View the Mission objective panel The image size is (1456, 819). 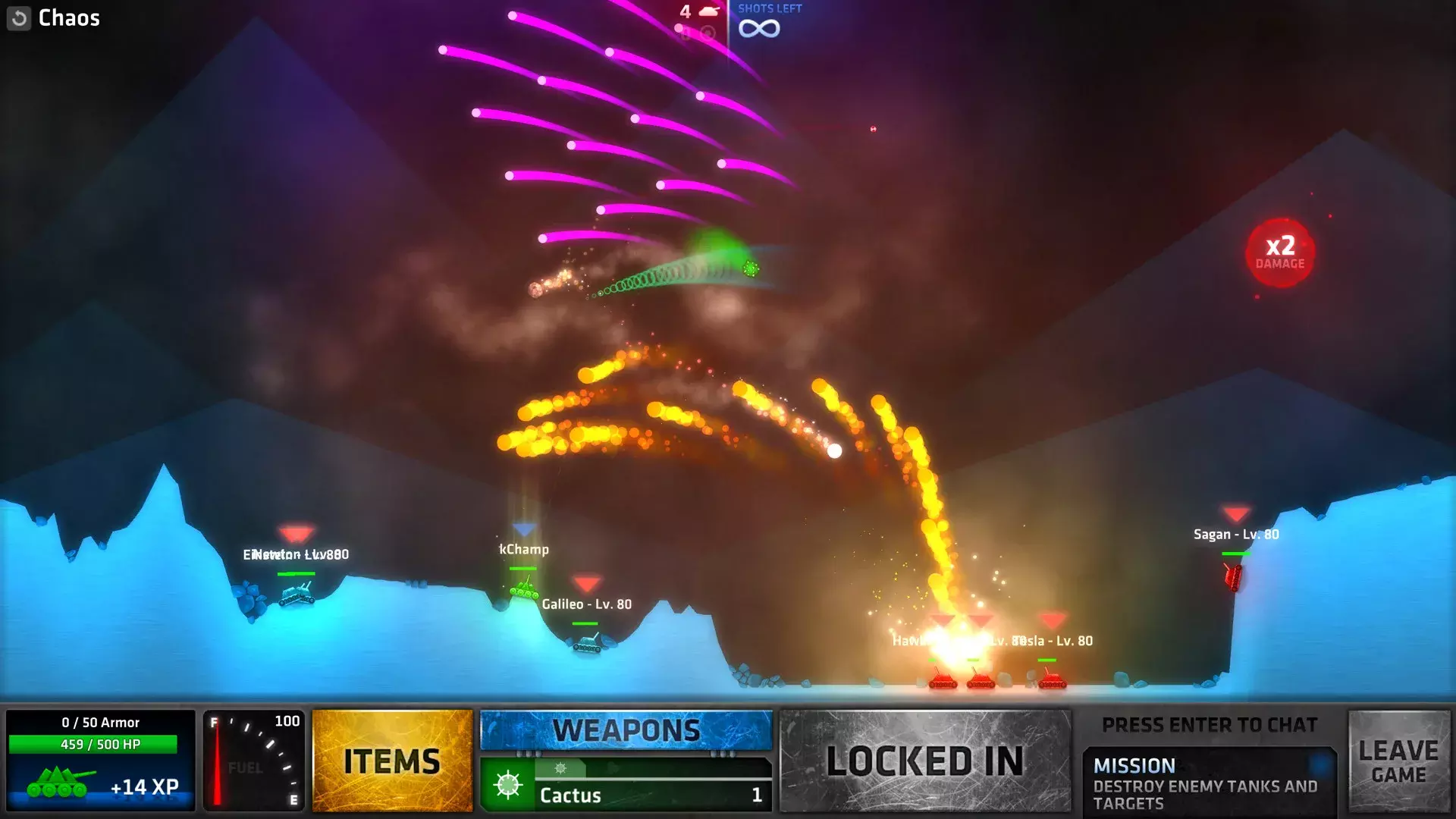[1209, 783]
